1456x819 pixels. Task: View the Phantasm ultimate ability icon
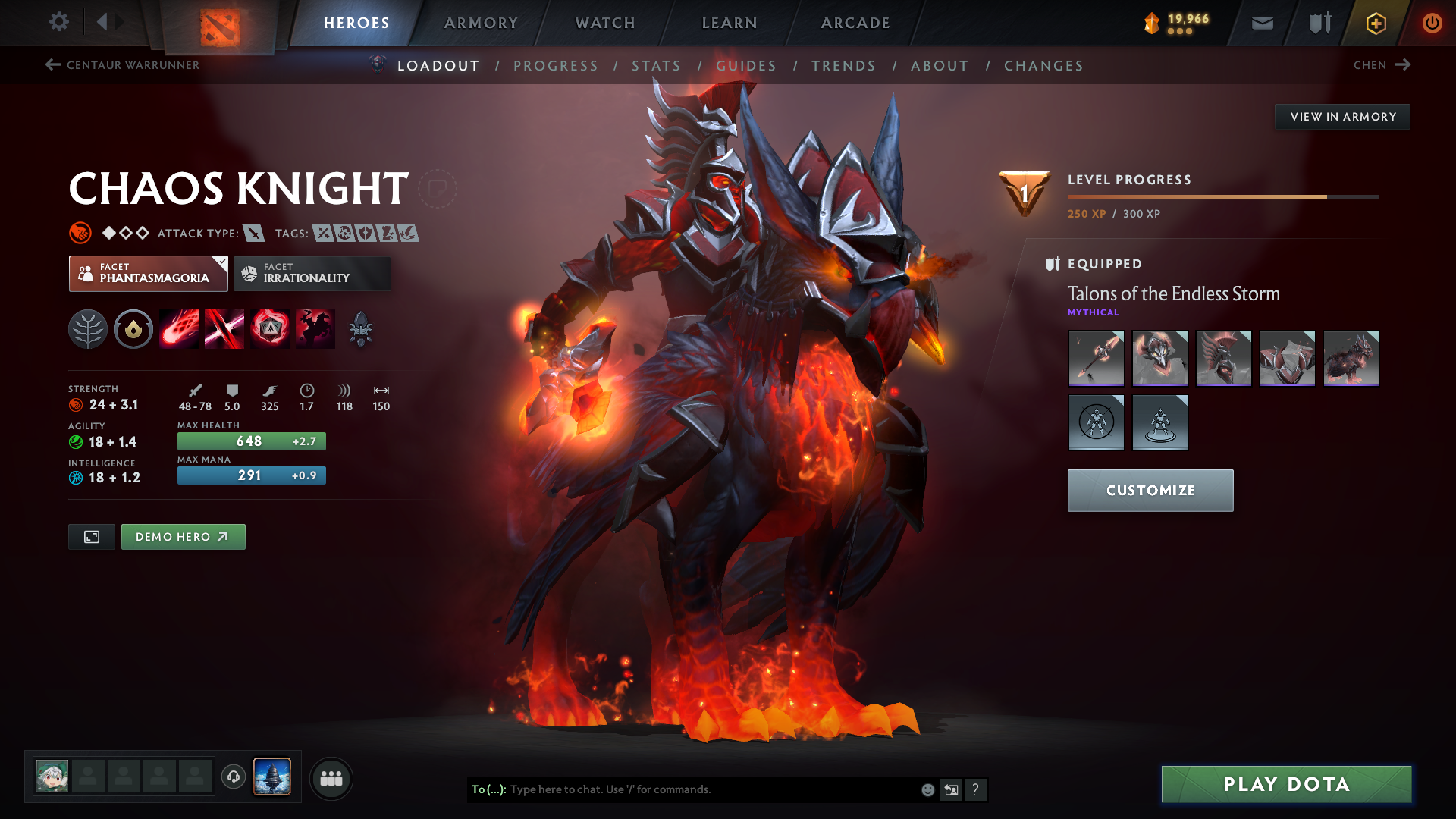315,328
